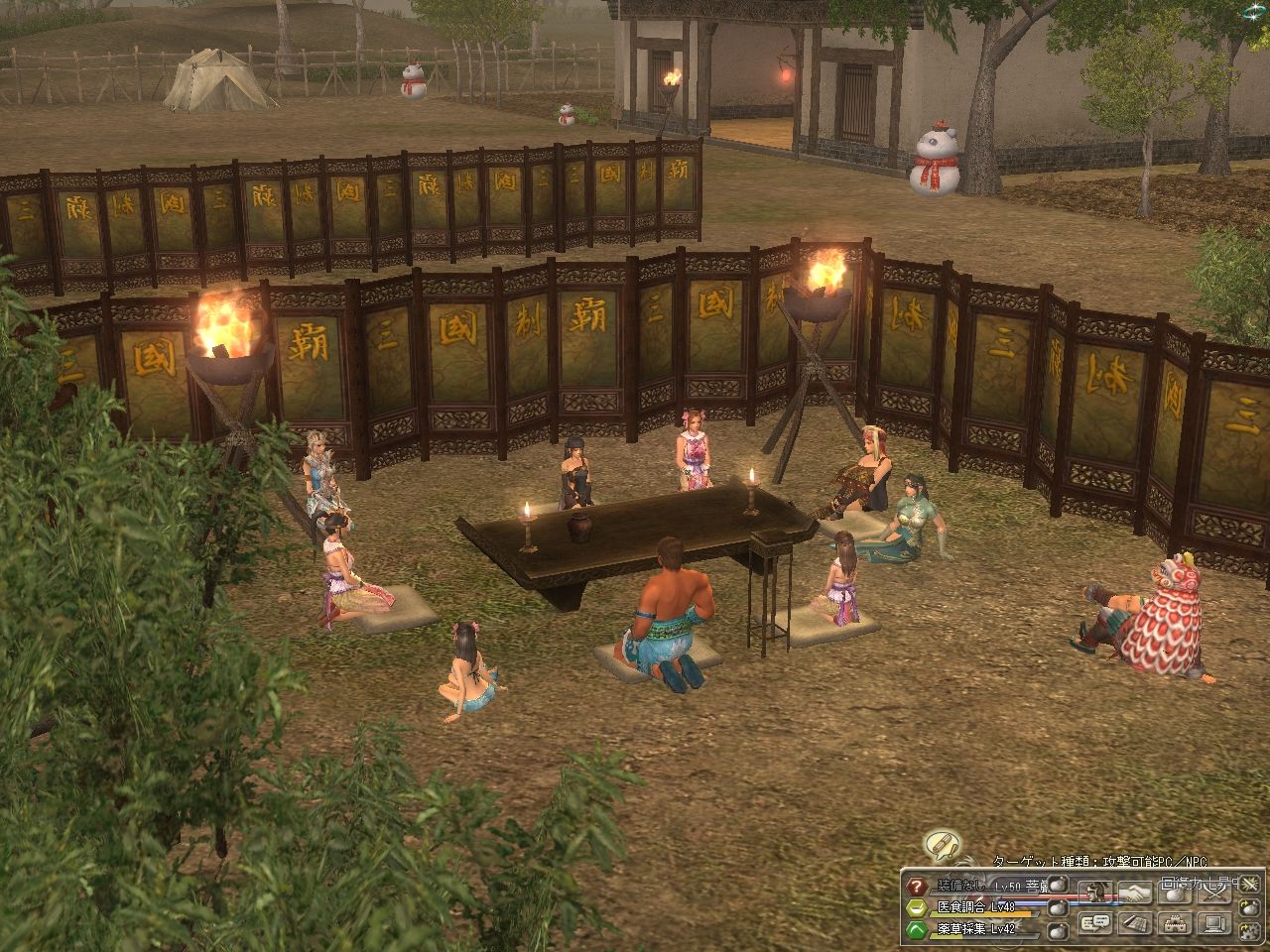Open the character profile (helmeted soldier) icon
Screen dimensions: 1270x952
[1095, 892]
